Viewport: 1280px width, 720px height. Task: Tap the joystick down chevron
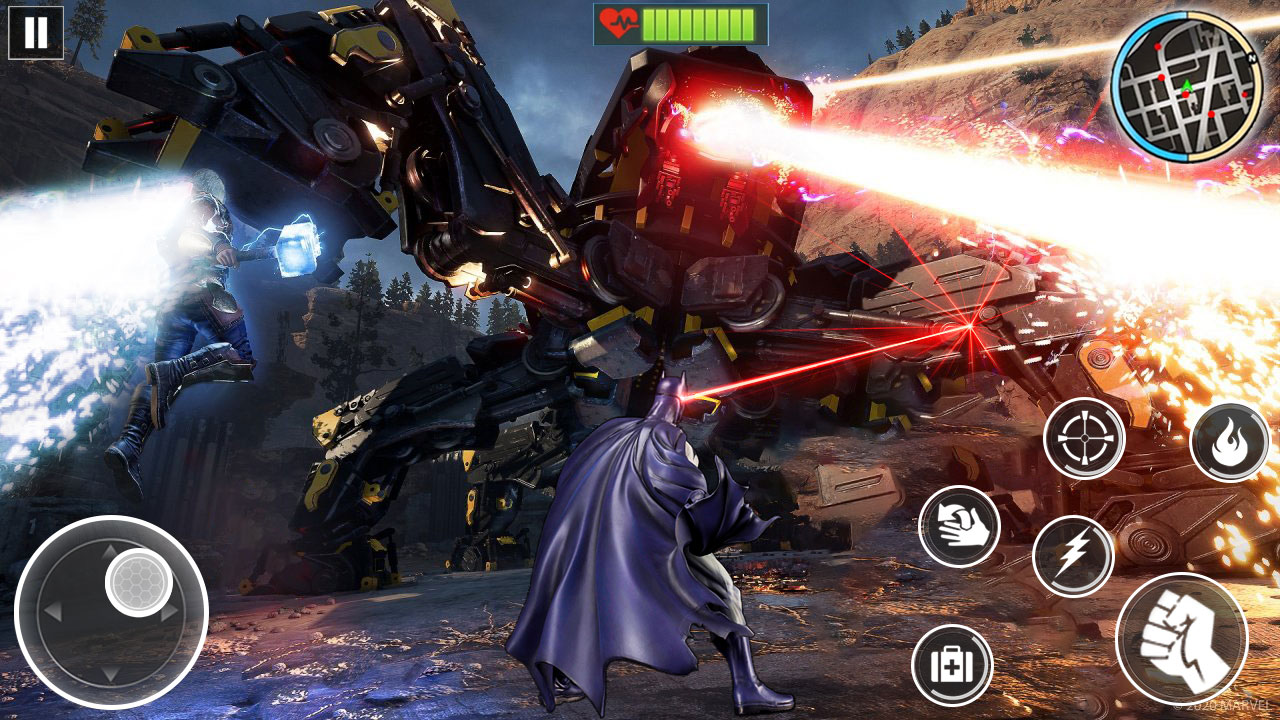[108, 674]
